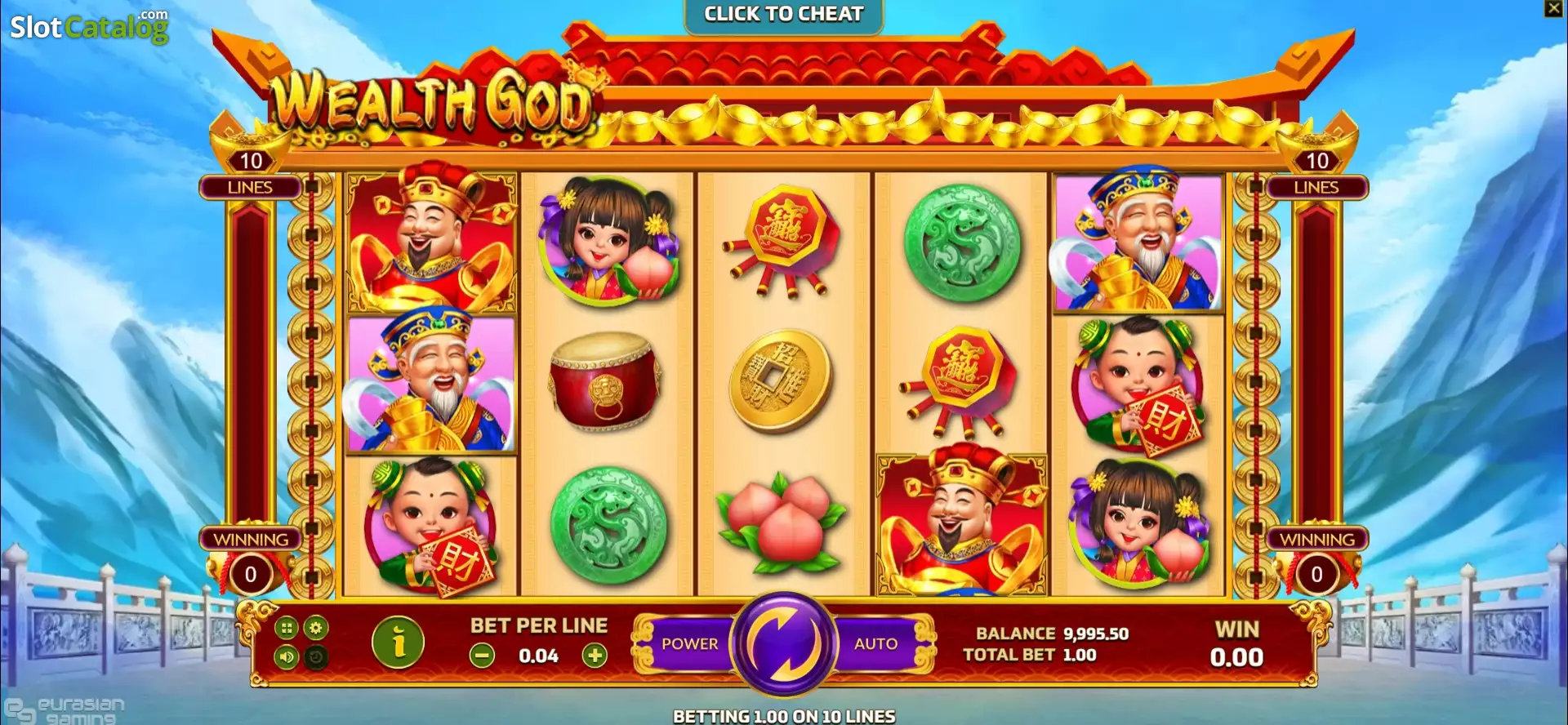Activate Auto spin mode
Viewport: 1568px width, 725px height.
pos(878,644)
